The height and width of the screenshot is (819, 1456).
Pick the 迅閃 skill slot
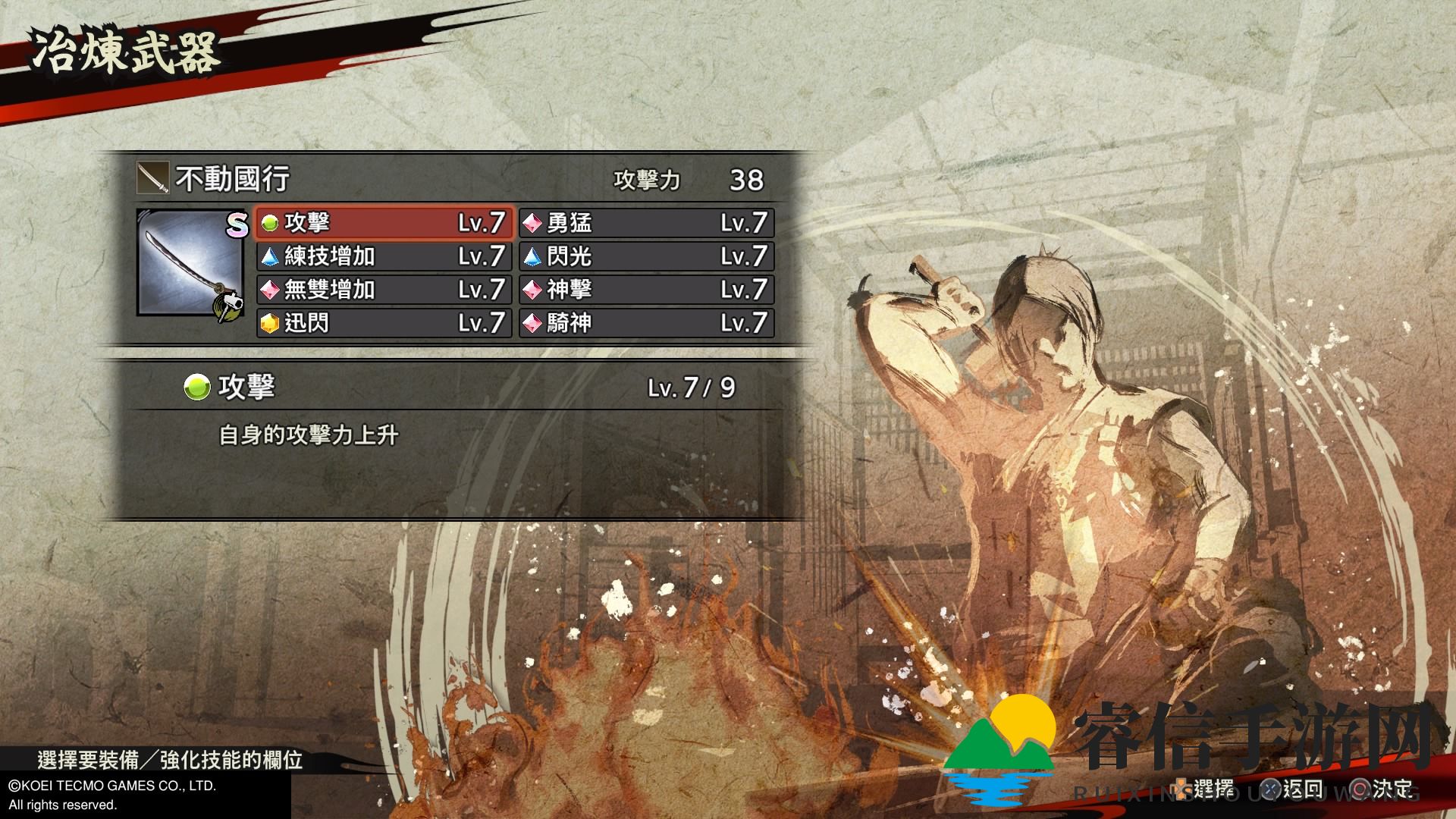point(384,323)
